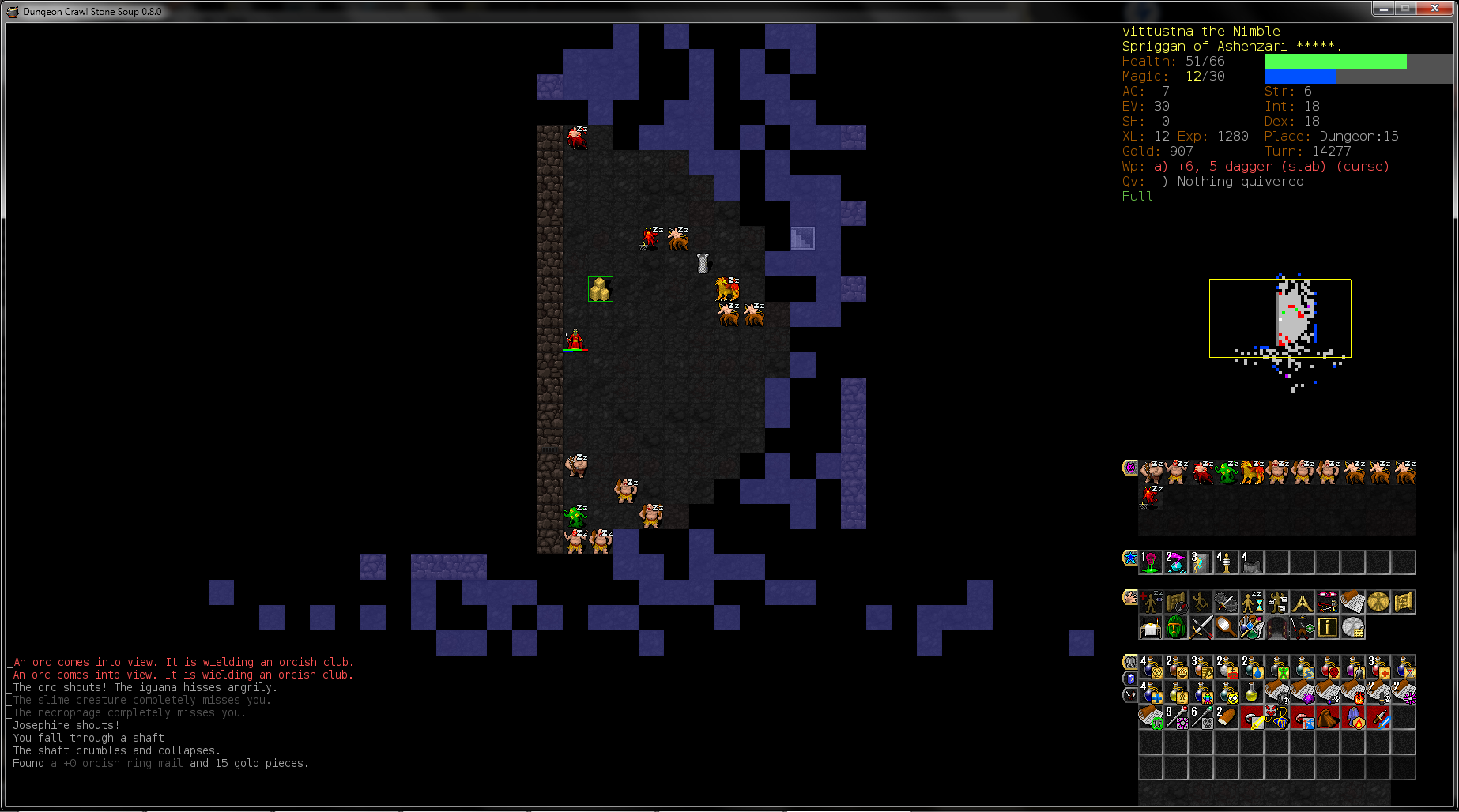Switch to the spellbook inventory tab

(1130, 679)
